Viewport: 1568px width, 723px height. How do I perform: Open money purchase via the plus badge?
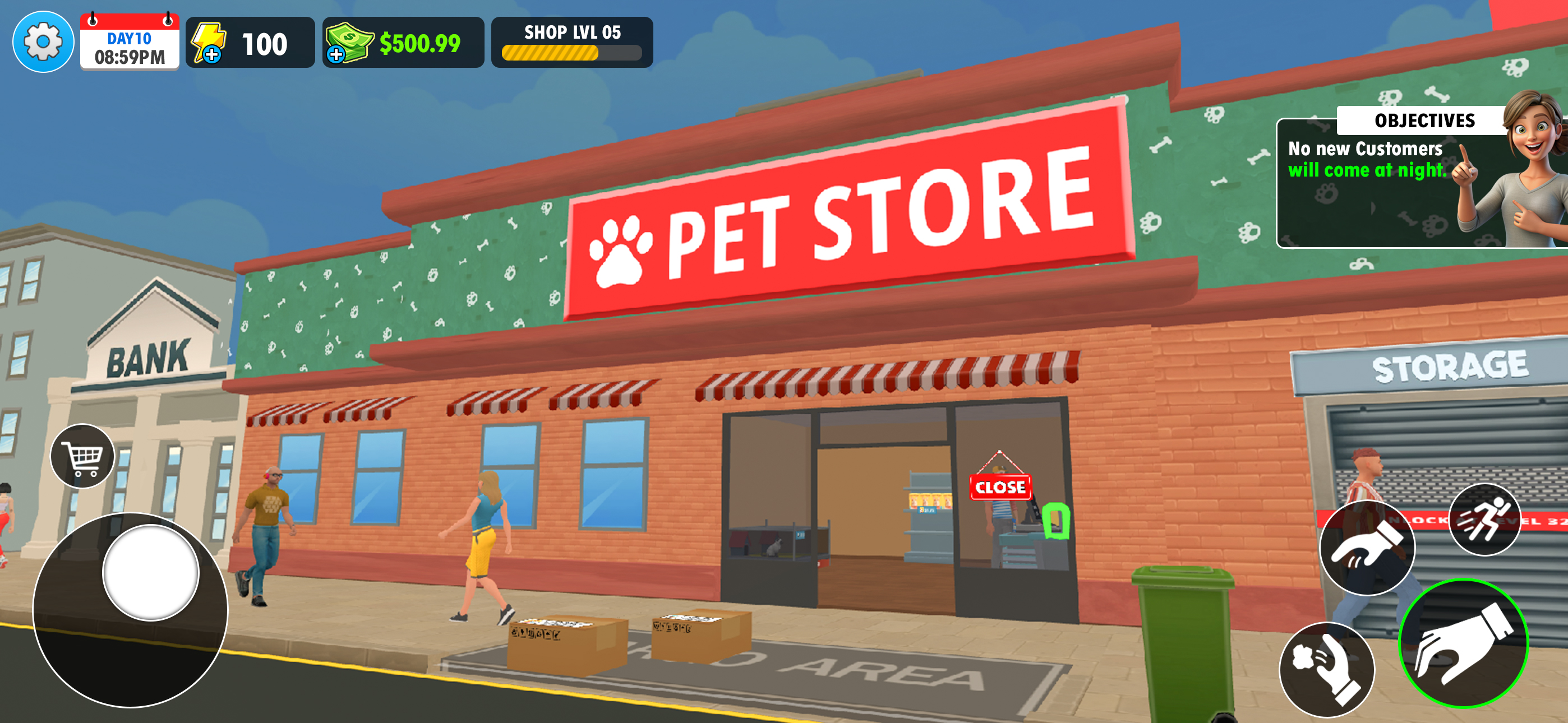coord(338,59)
